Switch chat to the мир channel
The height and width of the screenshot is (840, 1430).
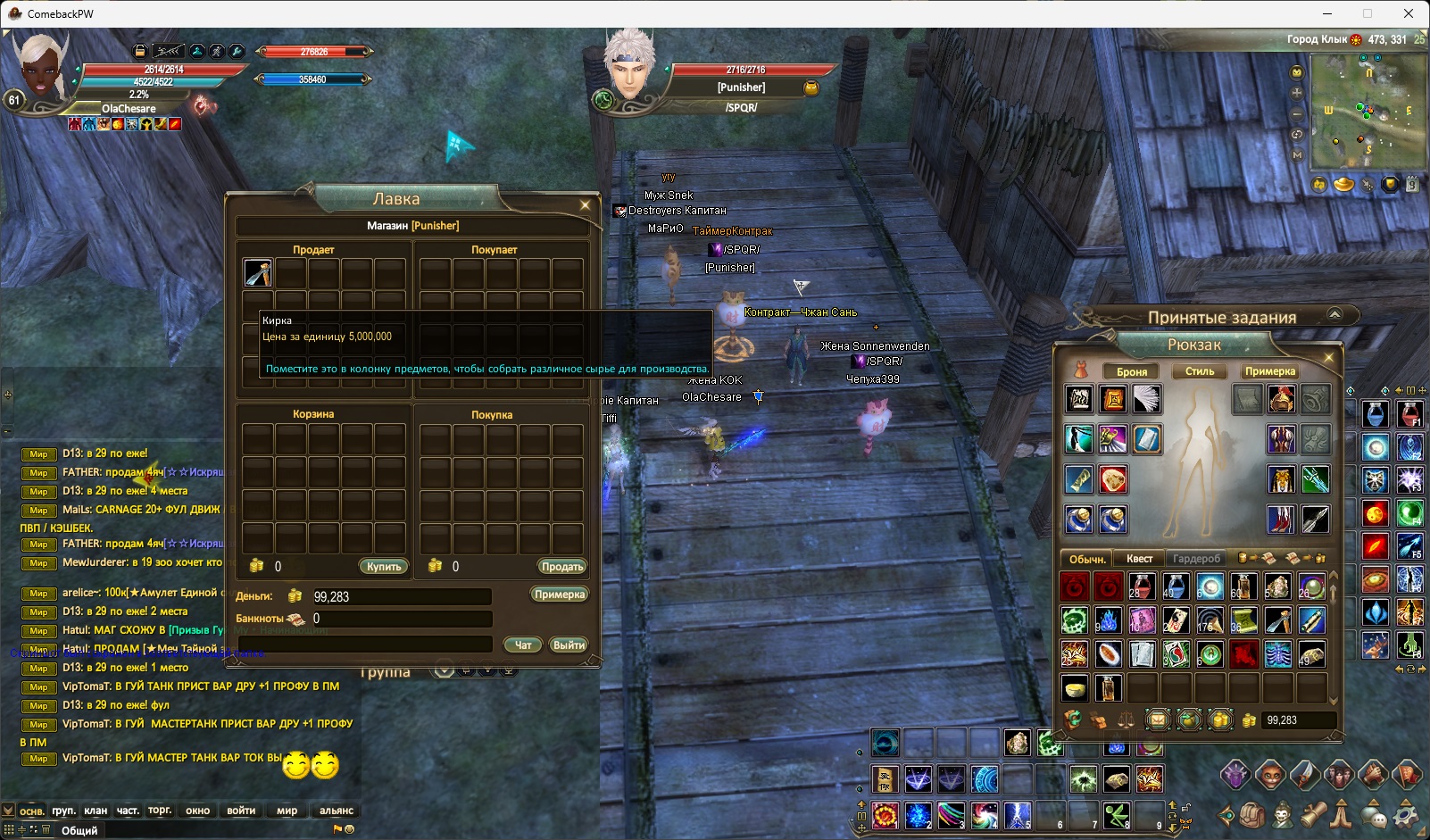[x=287, y=811]
